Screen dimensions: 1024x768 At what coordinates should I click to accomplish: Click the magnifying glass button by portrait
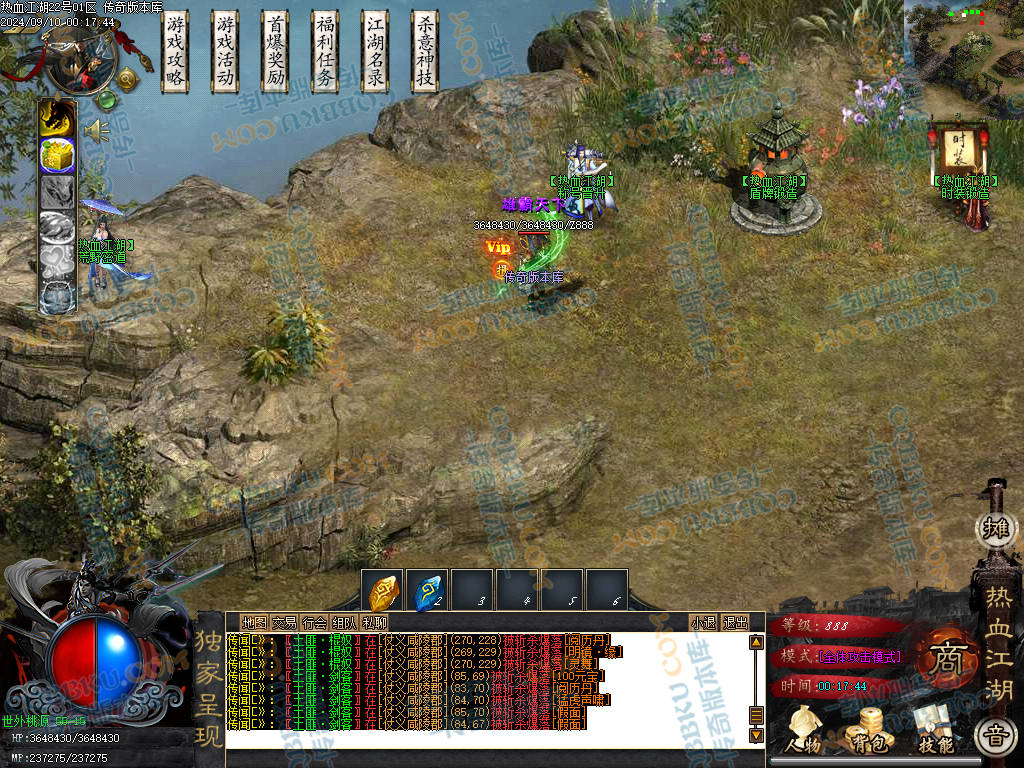pos(127,78)
